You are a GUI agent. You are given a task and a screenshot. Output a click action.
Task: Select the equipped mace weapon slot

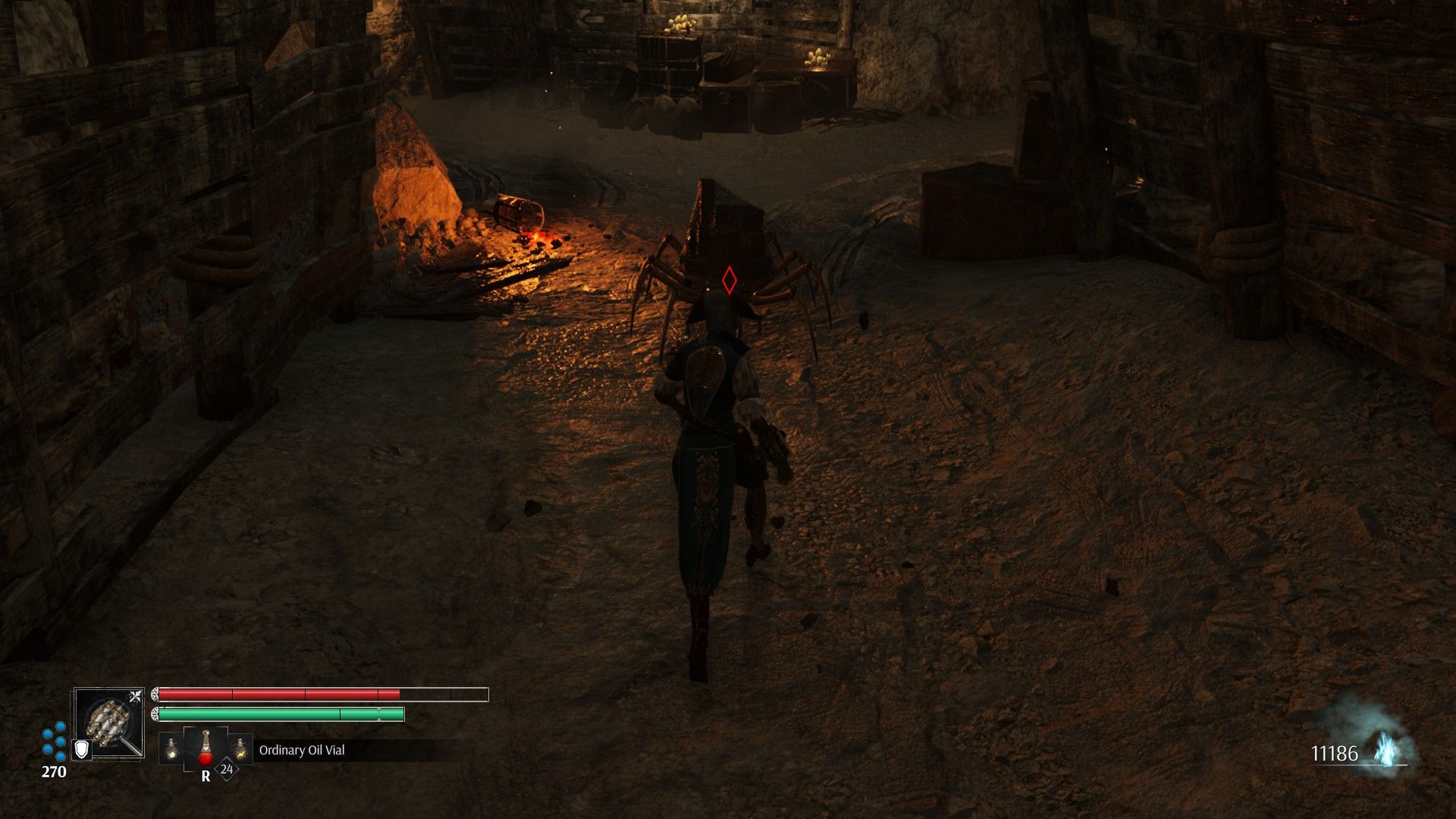pyautogui.click(x=108, y=723)
